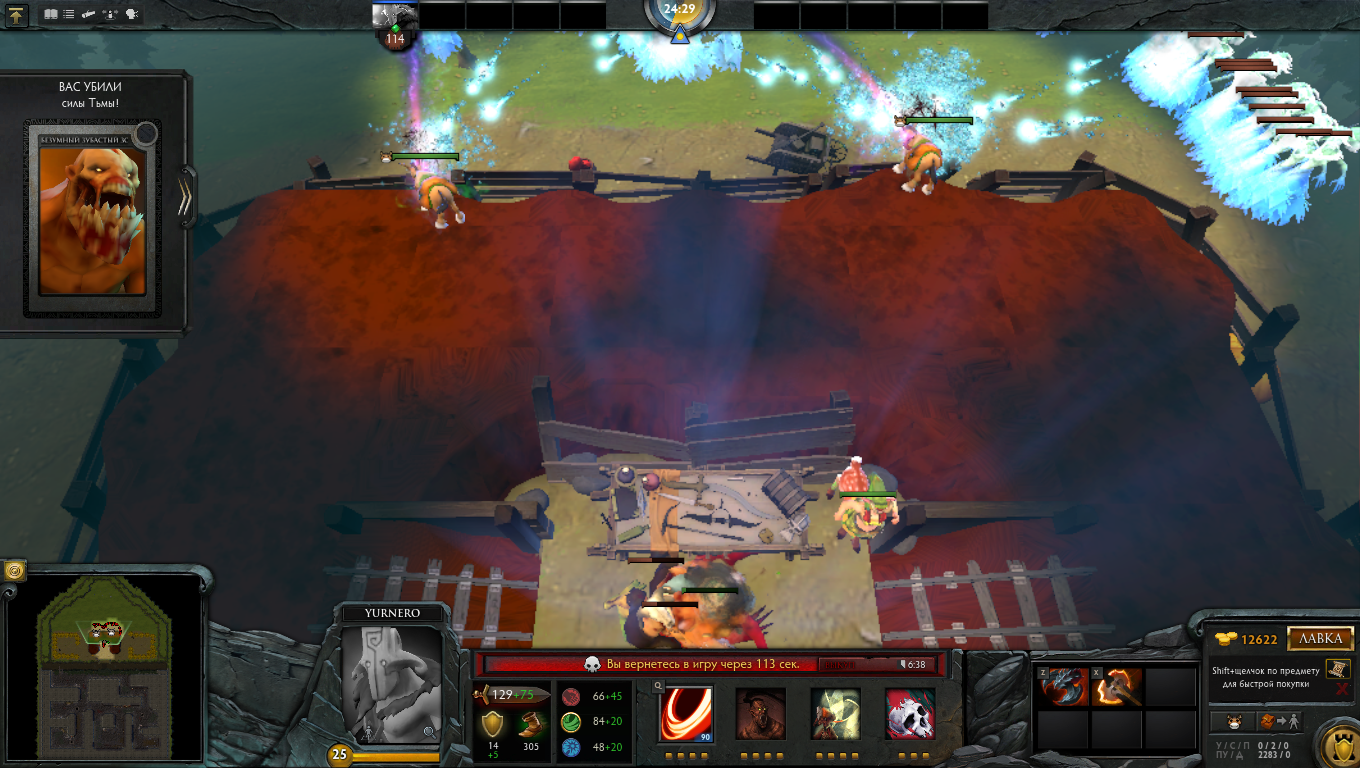1360x768 pixels.
Task: Select the flaming axe item slot
Action: click(x=1117, y=687)
